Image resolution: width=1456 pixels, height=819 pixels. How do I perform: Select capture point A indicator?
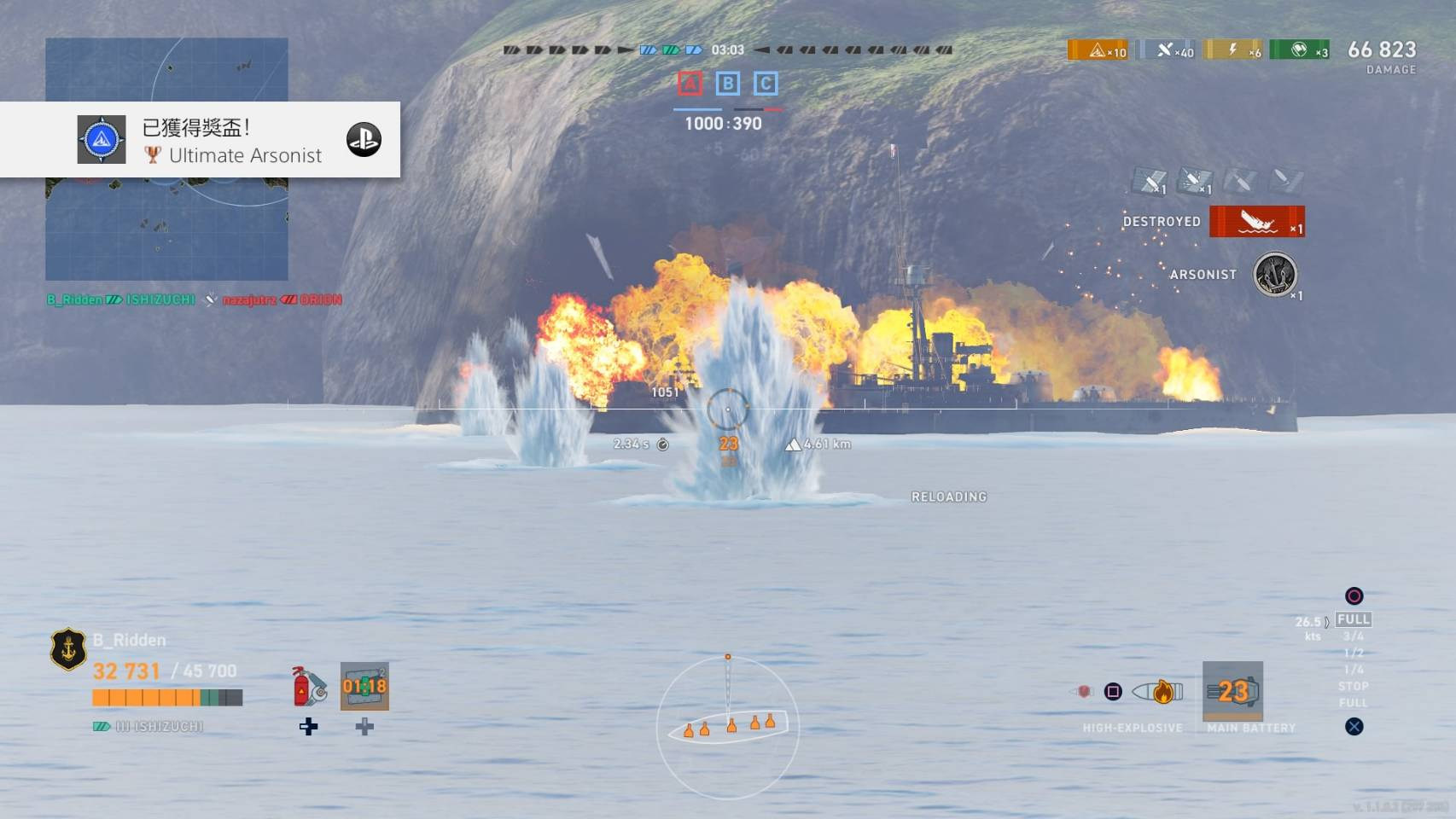(690, 84)
